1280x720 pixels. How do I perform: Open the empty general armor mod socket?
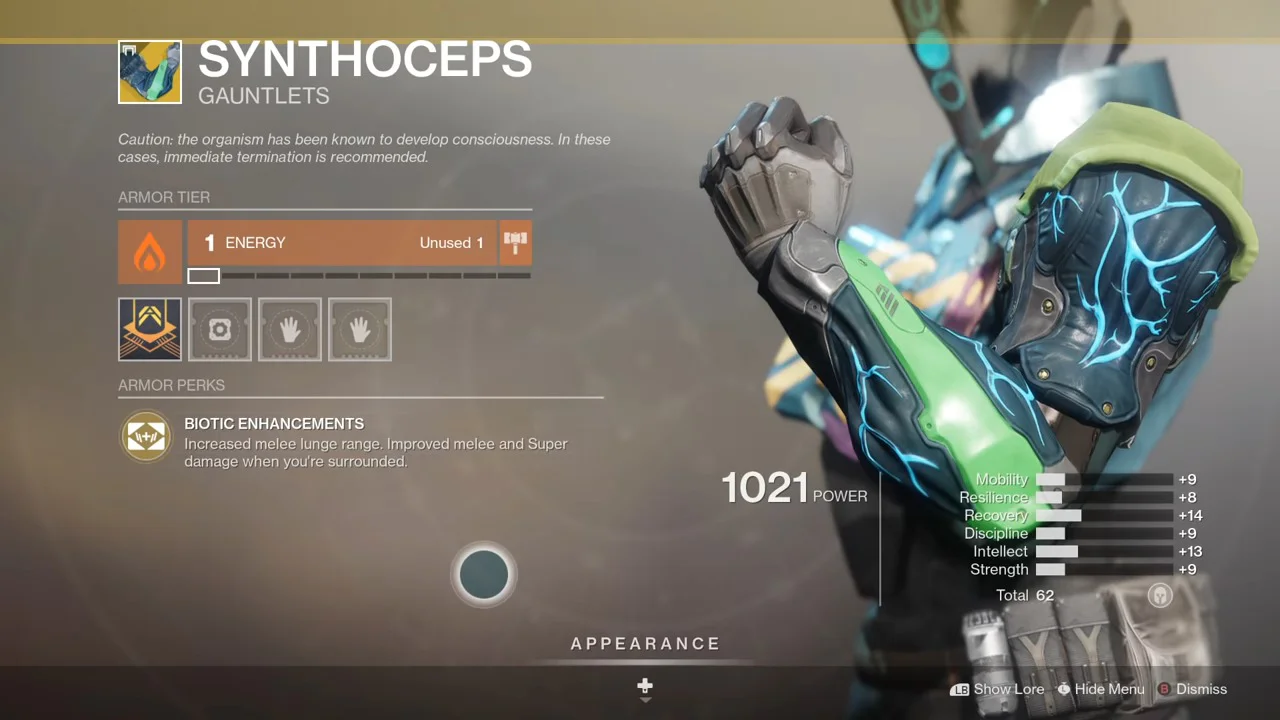[x=220, y=329]
